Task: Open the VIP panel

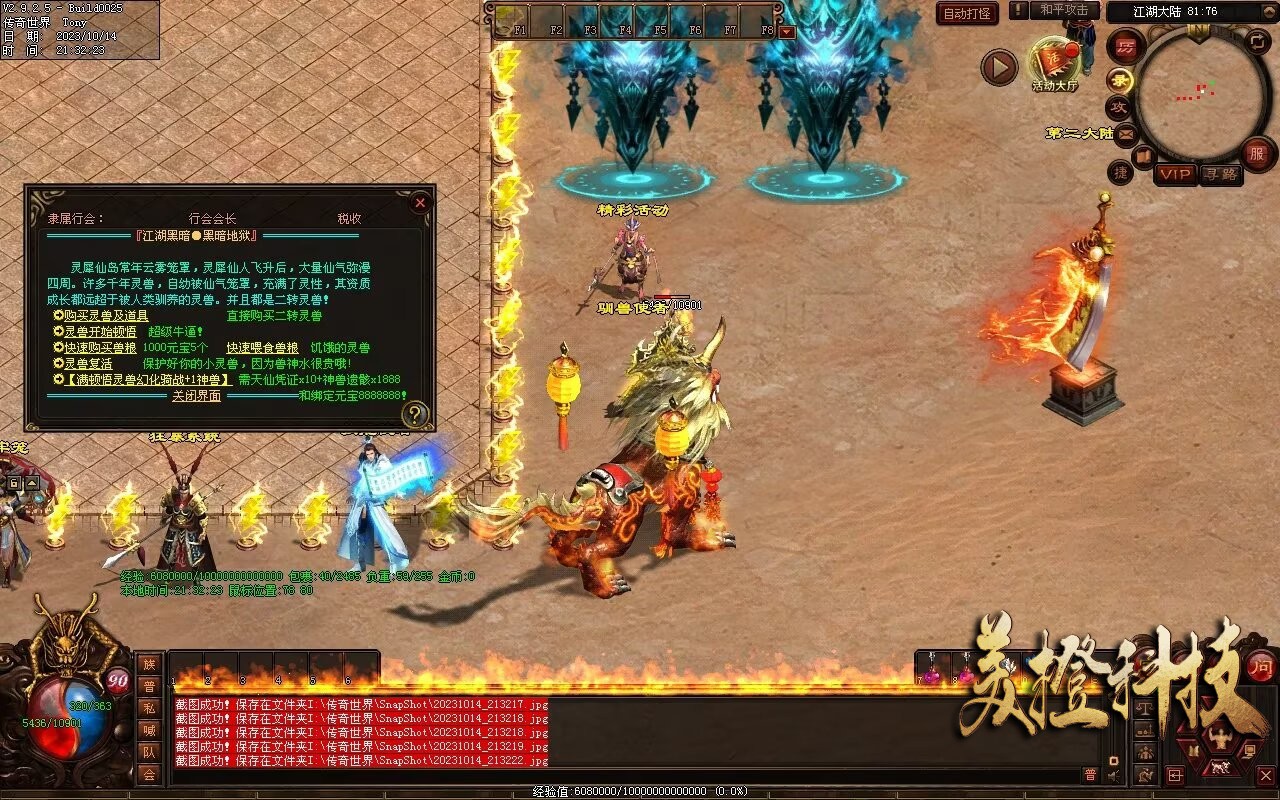Action: (x=1175, y=174)
